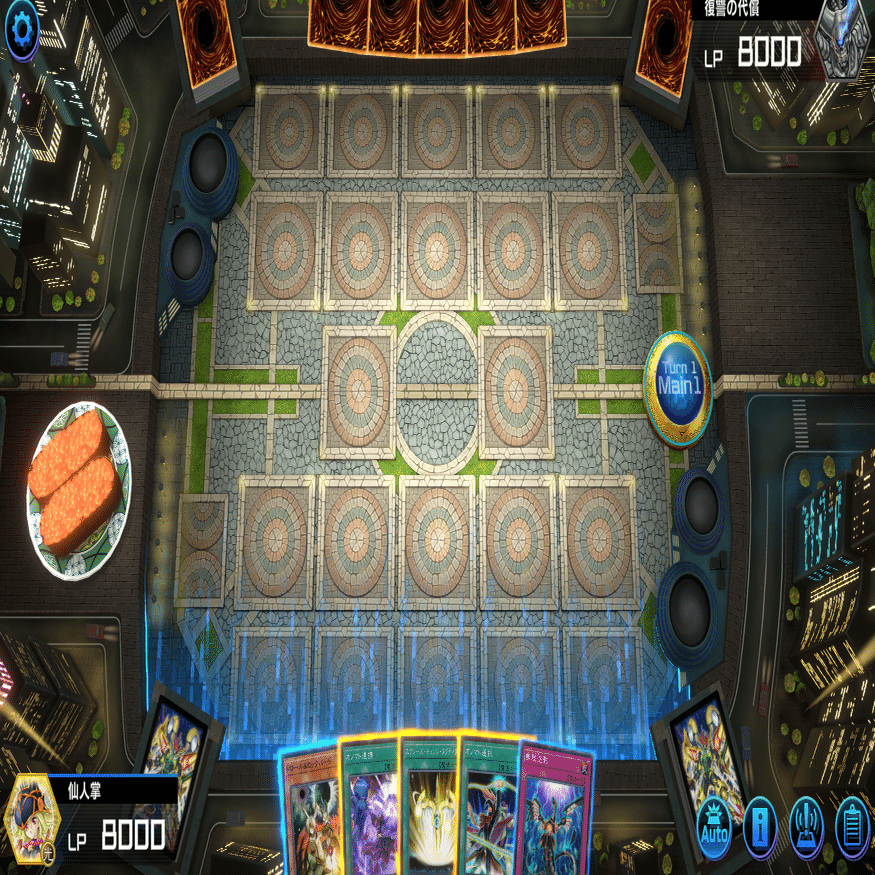
Task: Select the green spell card with purple artwork
Action: [370, 812]
